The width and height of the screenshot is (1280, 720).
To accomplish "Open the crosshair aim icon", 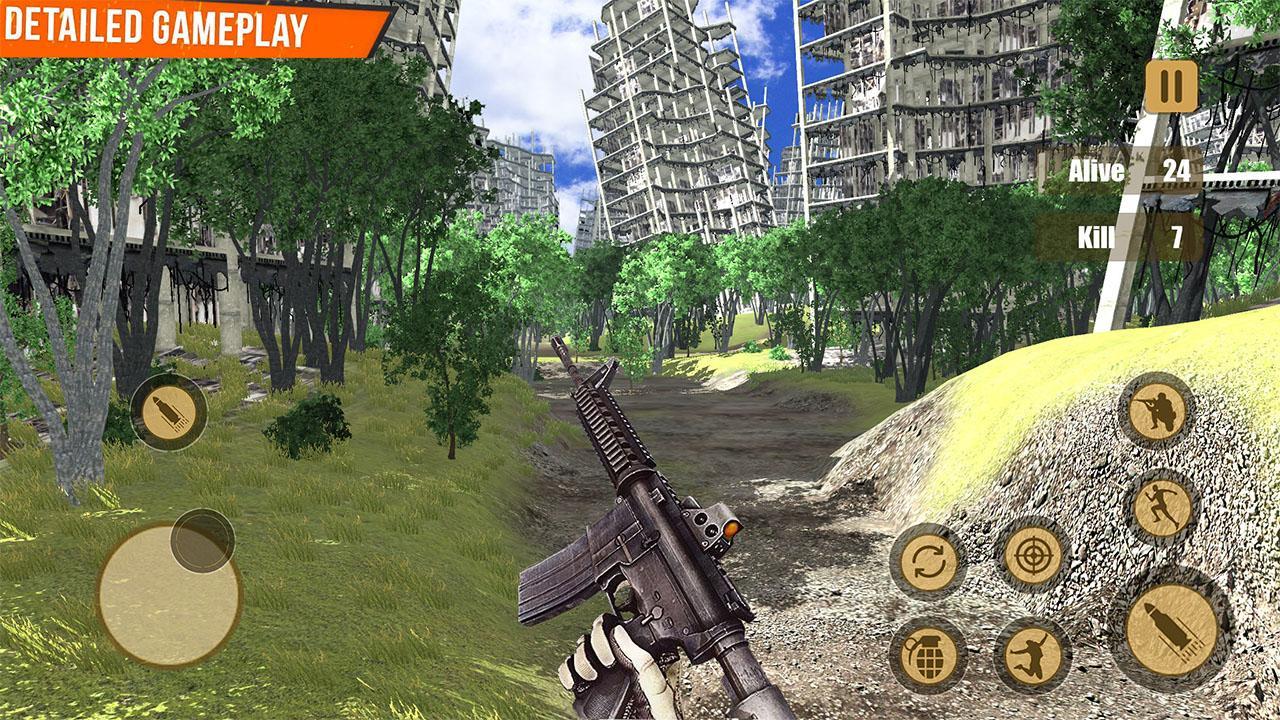I will 1035,558.
